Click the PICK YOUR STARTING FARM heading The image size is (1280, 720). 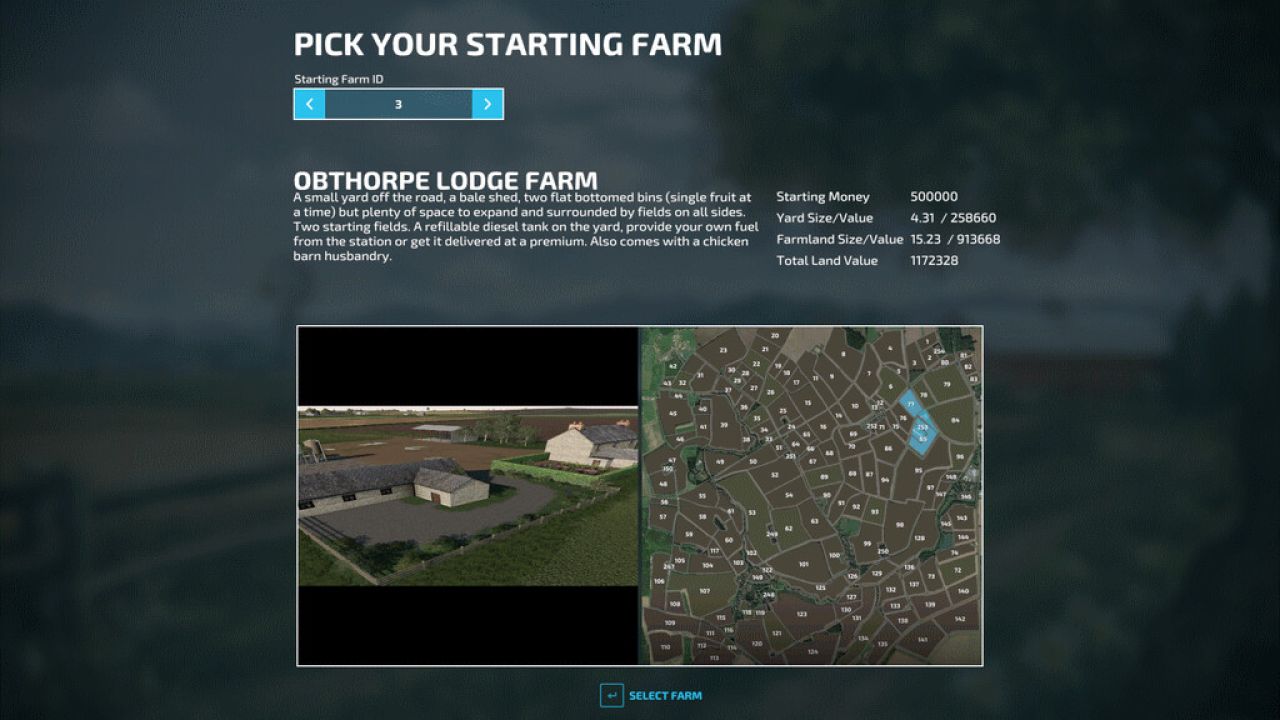point(506,44)
